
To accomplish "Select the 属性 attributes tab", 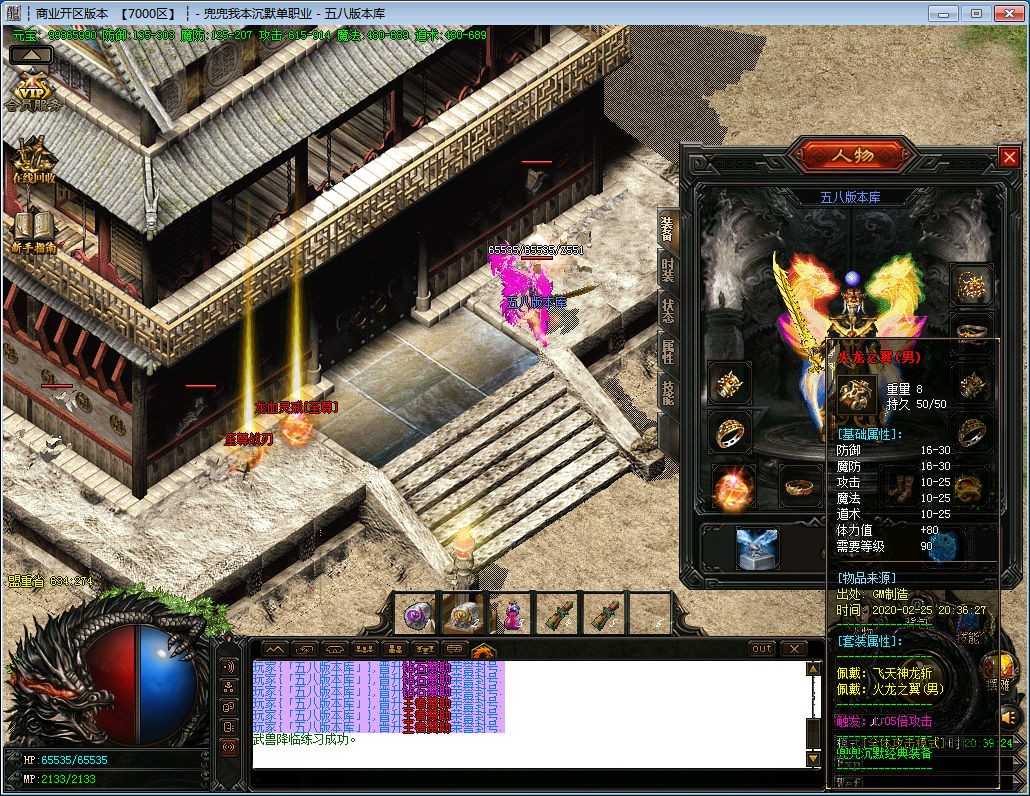I will pyautogui.click(x=667, y=351).
